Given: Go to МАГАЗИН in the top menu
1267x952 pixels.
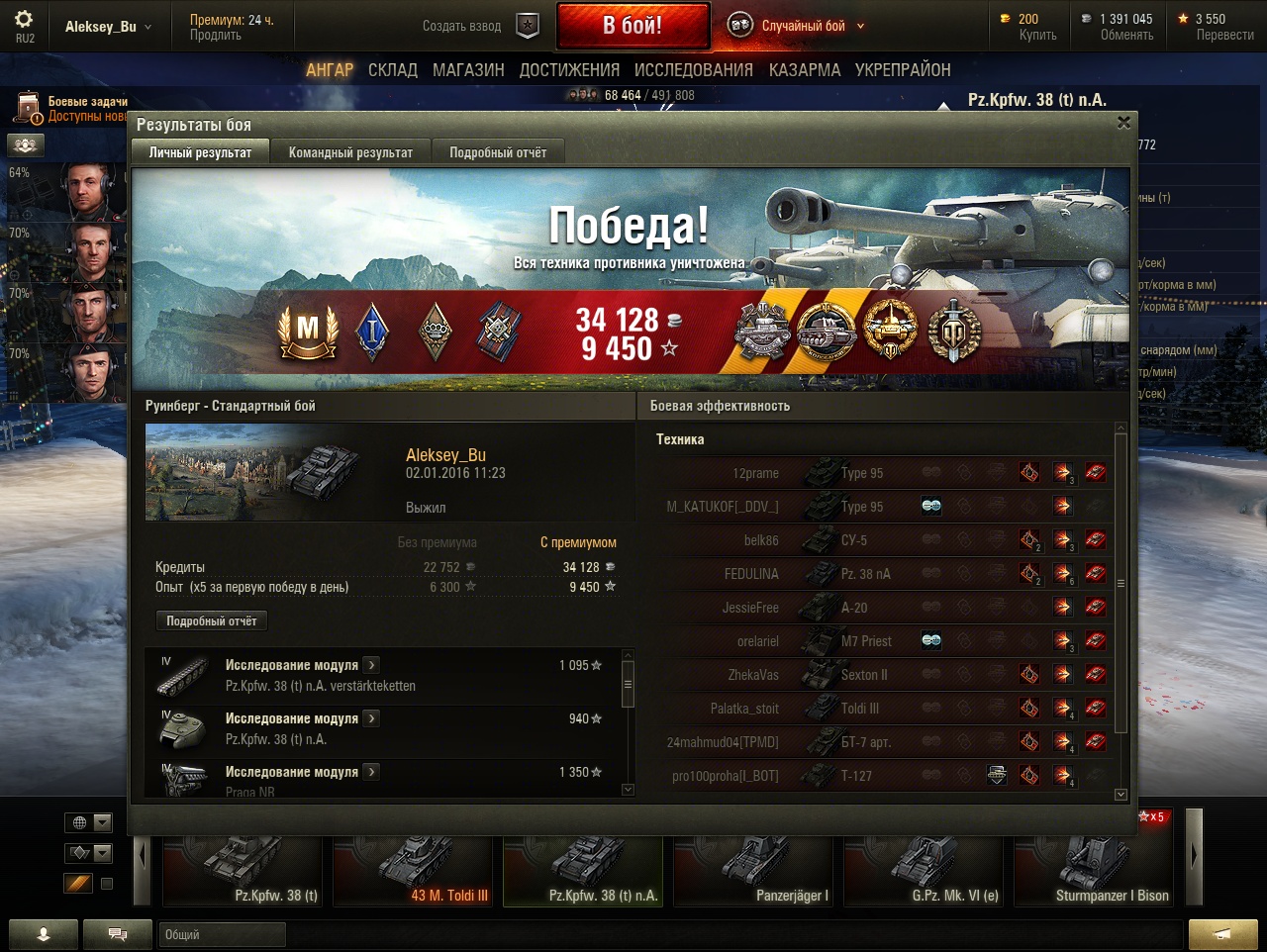Looking at the screenshot, I should 468,70.
